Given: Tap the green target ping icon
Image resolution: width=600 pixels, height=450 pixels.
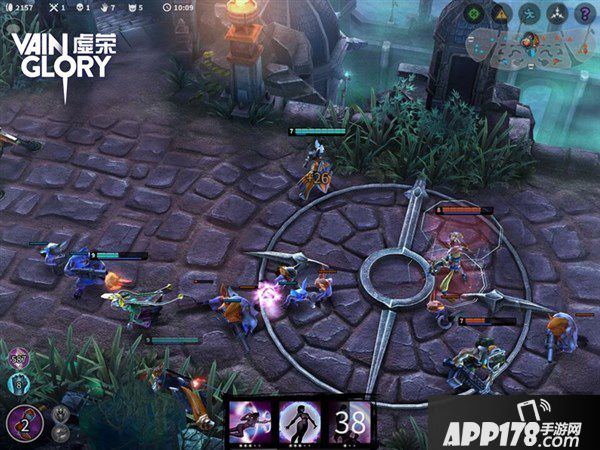Looking at the screenshot, I should (x=475, y=14).
